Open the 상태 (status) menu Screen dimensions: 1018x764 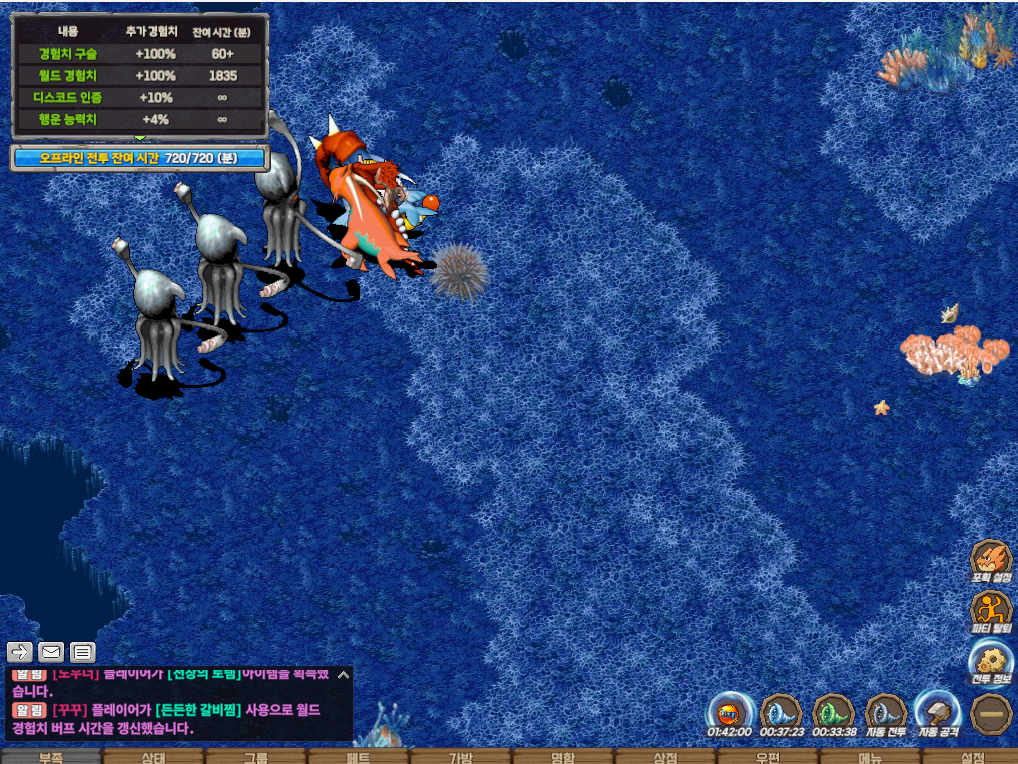[153, 757]
